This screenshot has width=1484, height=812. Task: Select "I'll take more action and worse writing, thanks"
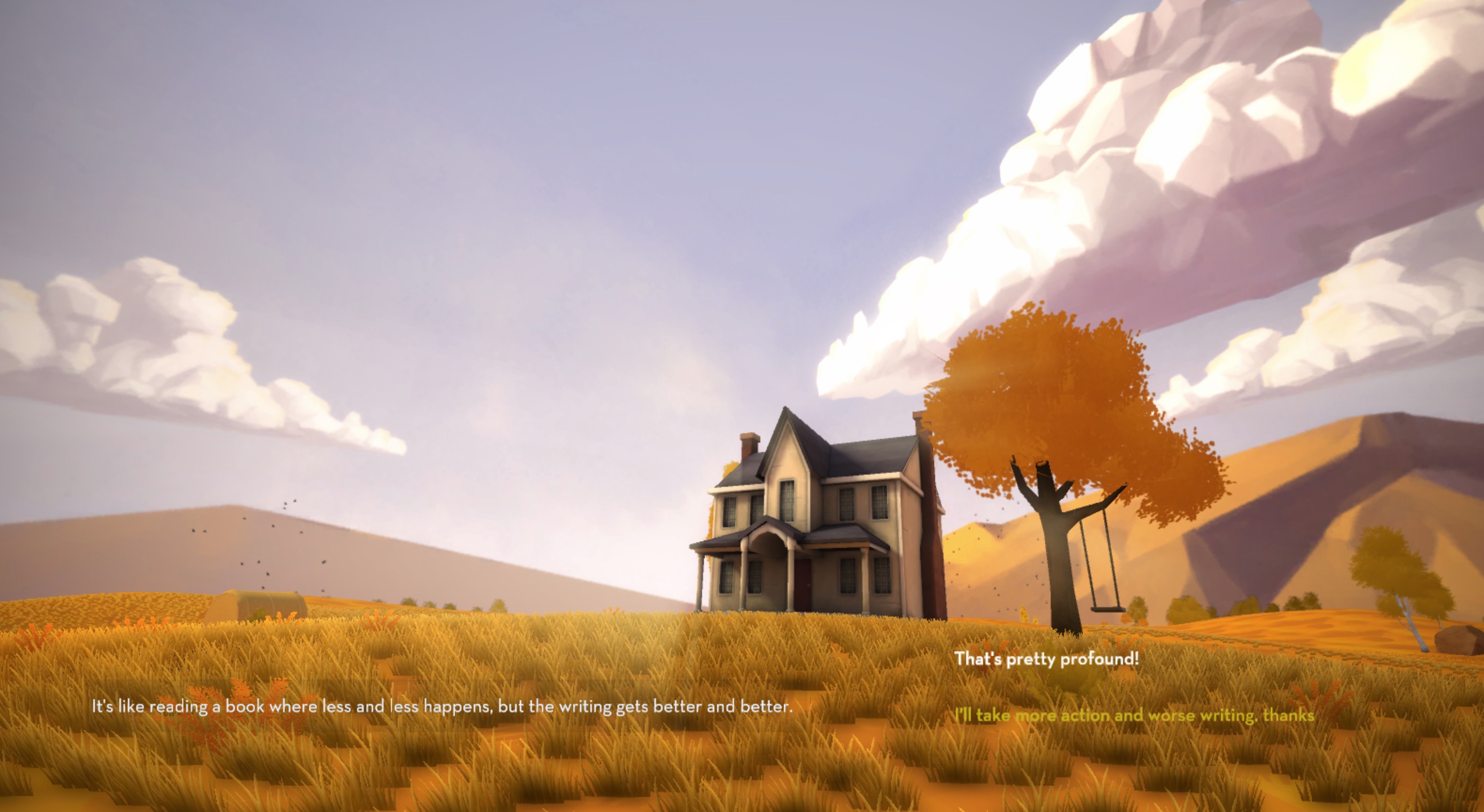click(1134, 716)
